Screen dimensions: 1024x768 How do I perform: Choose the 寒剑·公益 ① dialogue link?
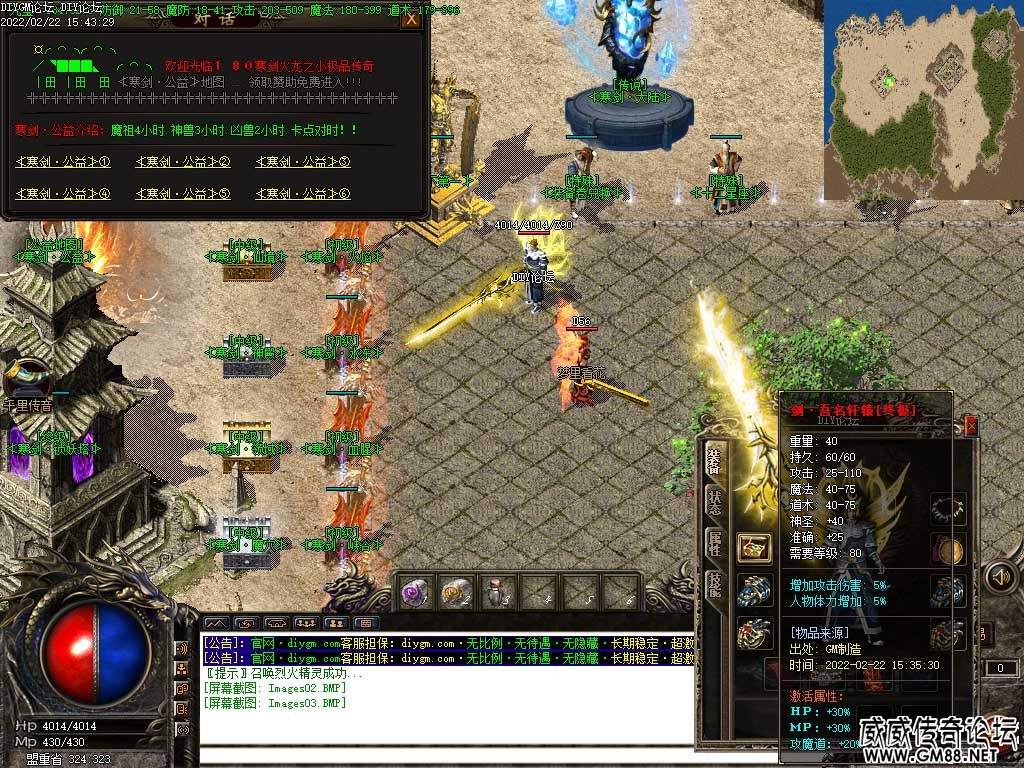[62, 162]
